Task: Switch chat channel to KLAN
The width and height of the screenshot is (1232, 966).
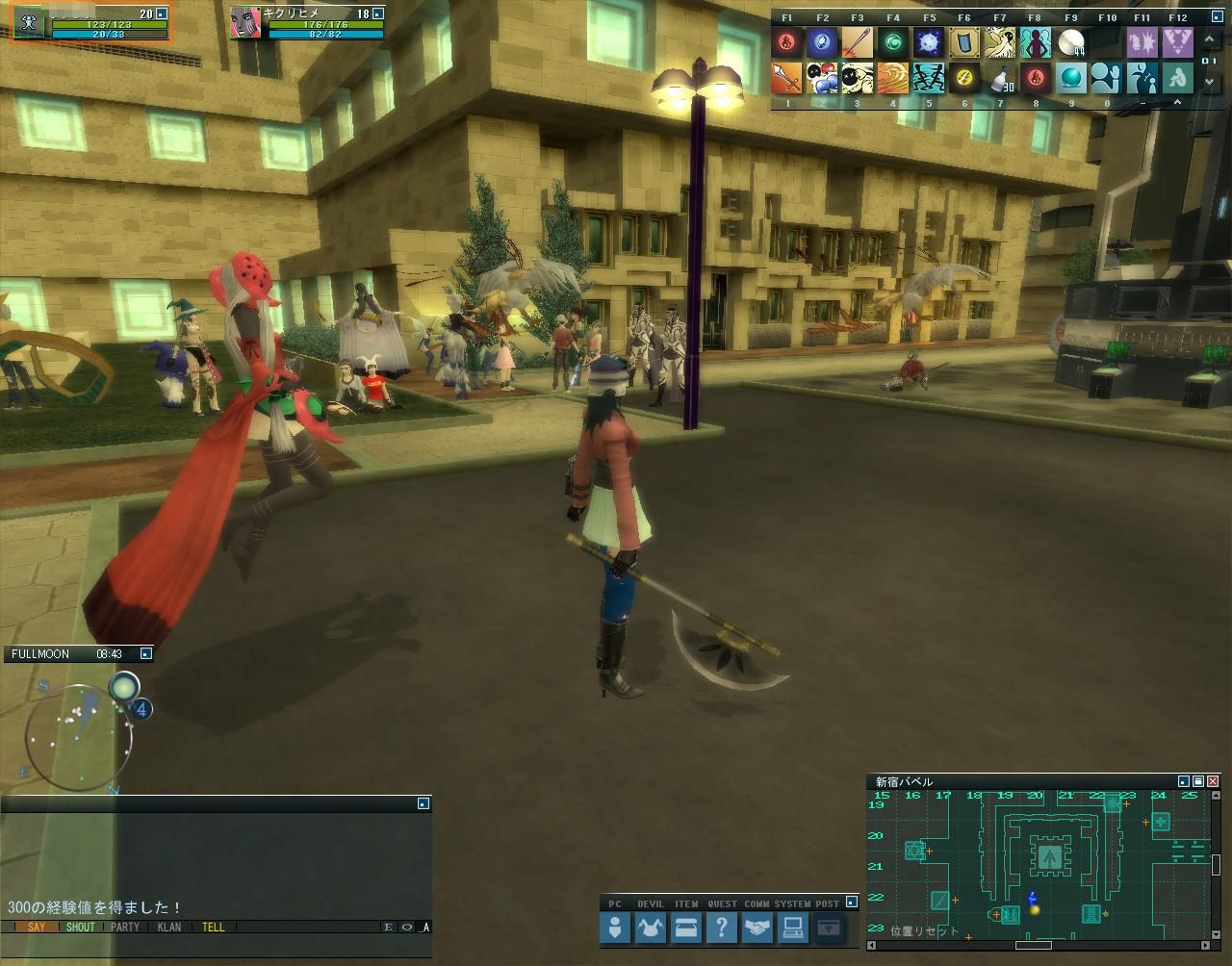Action: pos(169,928)
